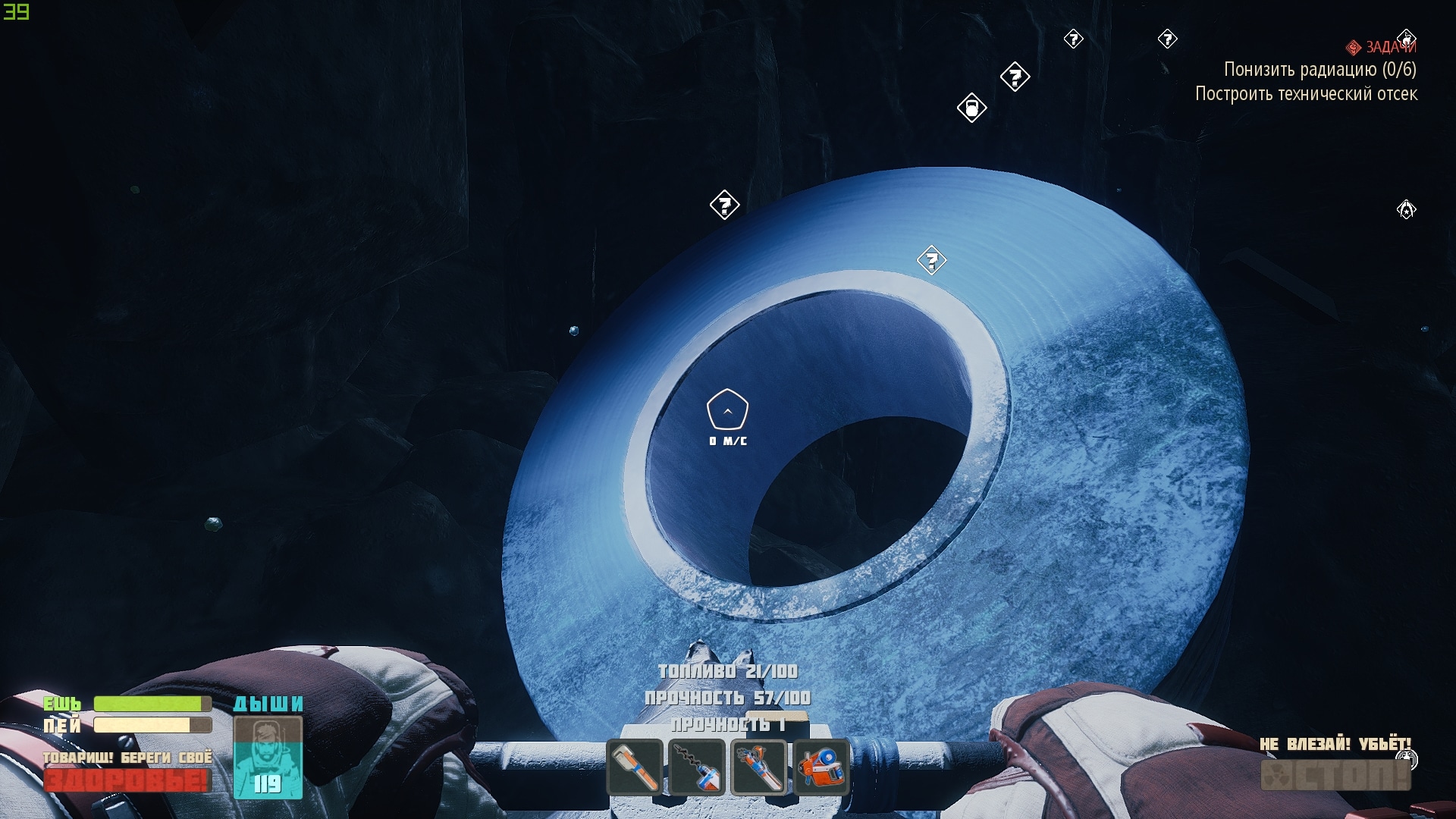The width and height of the screenshot is (1456, 819).
Task: Click the 39 counter in top-left corner
Action: tap(17, 11)
